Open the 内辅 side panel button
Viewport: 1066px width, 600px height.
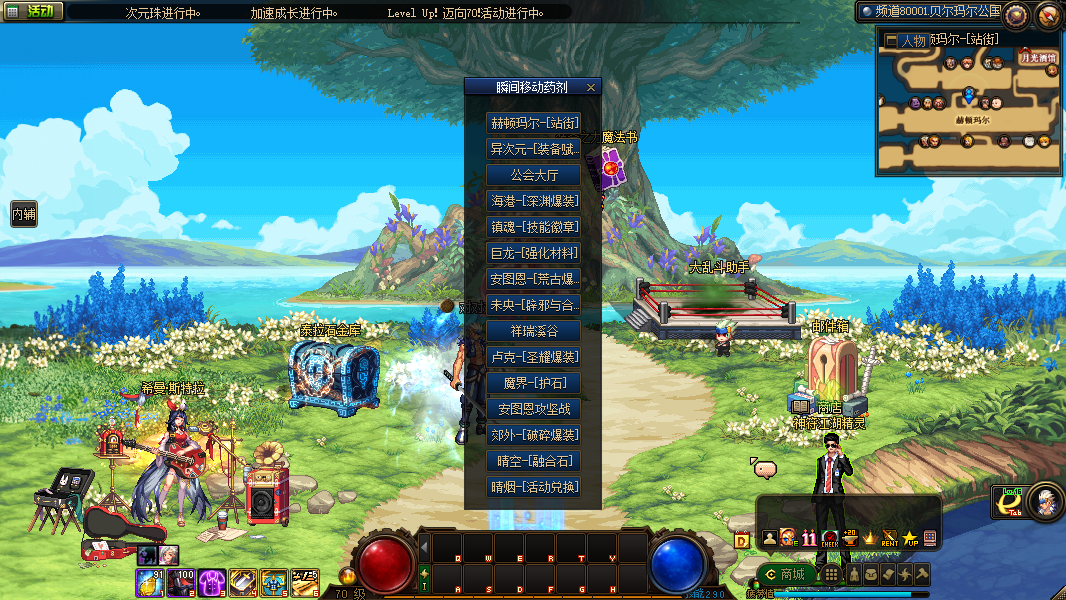point(23,214)
